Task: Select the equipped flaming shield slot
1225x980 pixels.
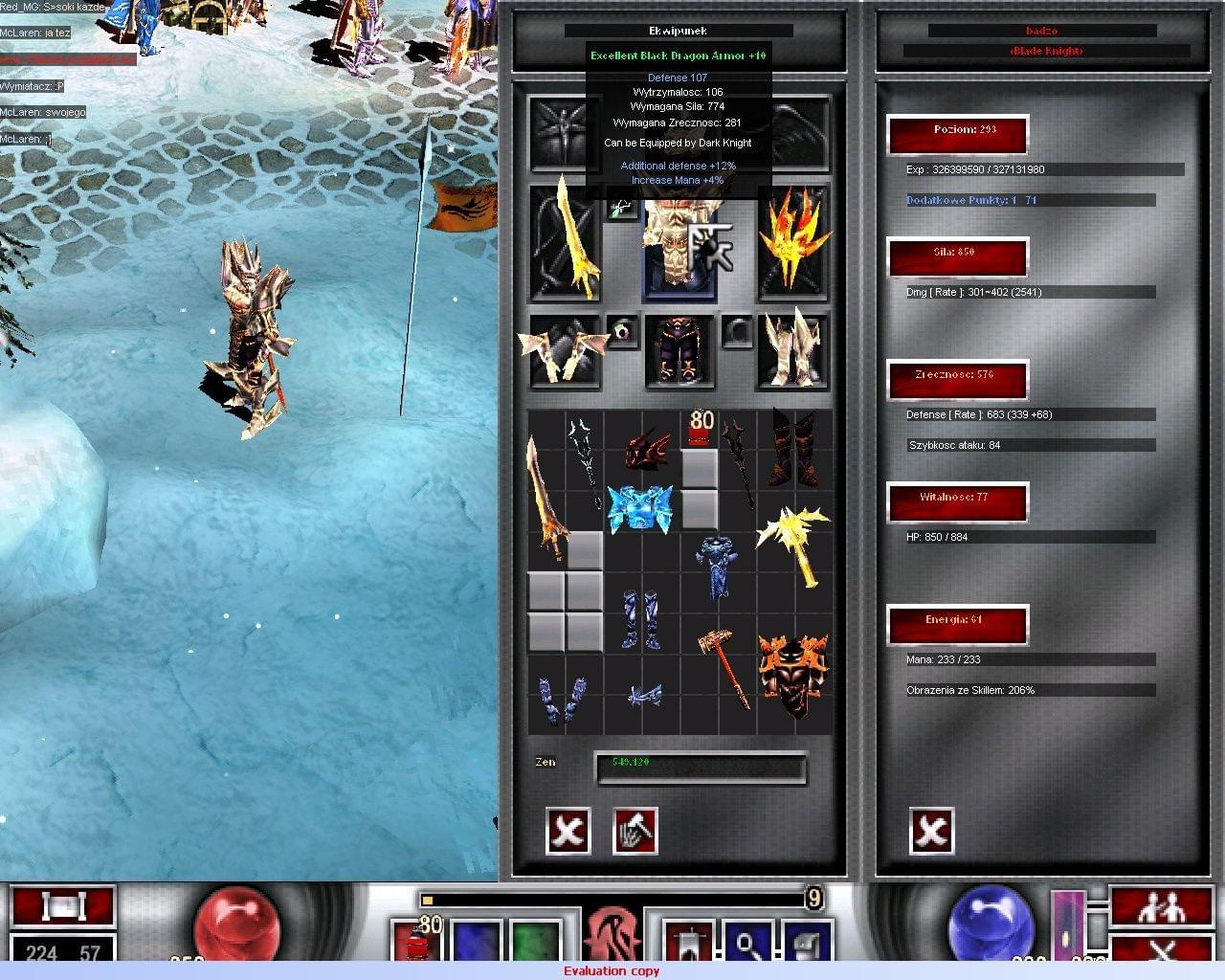Action: 793,243
